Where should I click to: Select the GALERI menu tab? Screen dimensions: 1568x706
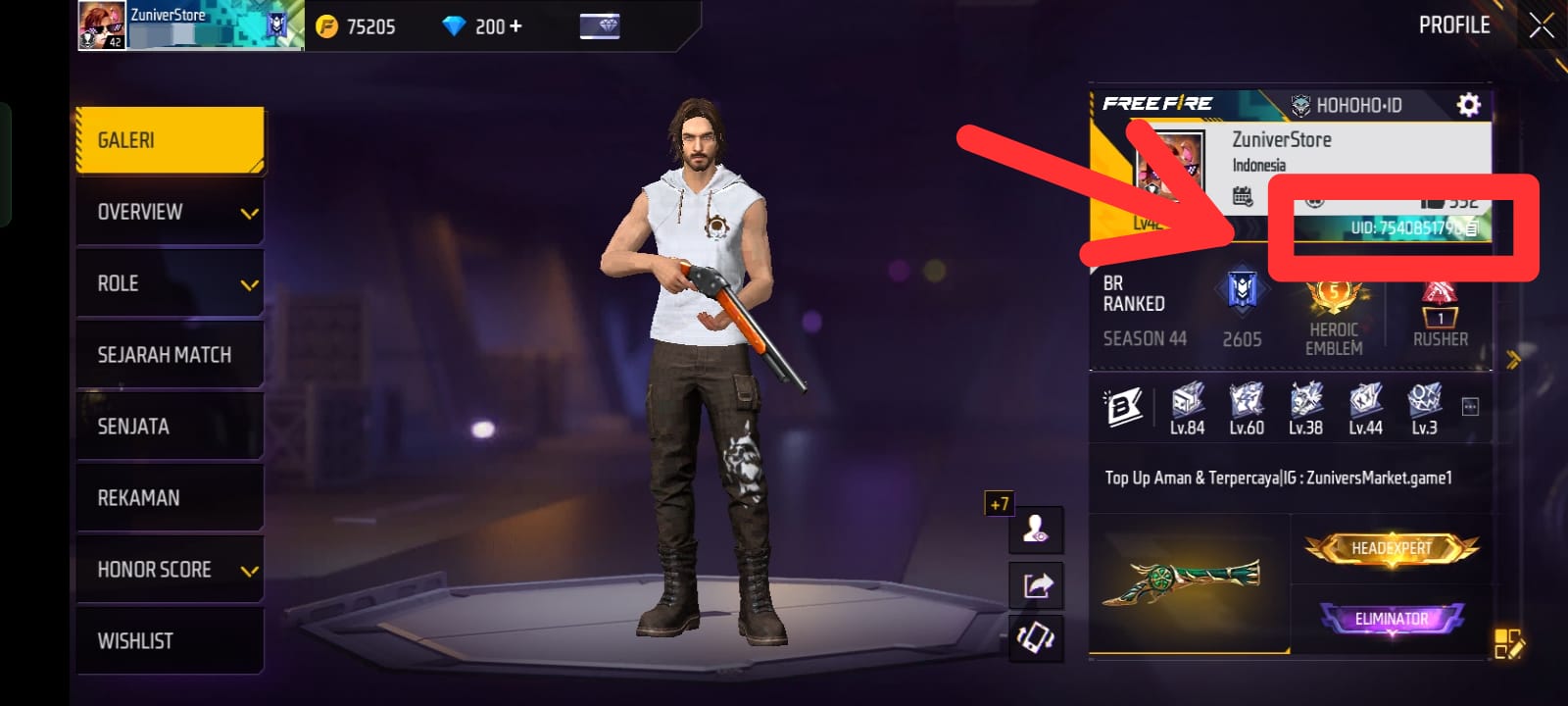click(x=170, y=140)
